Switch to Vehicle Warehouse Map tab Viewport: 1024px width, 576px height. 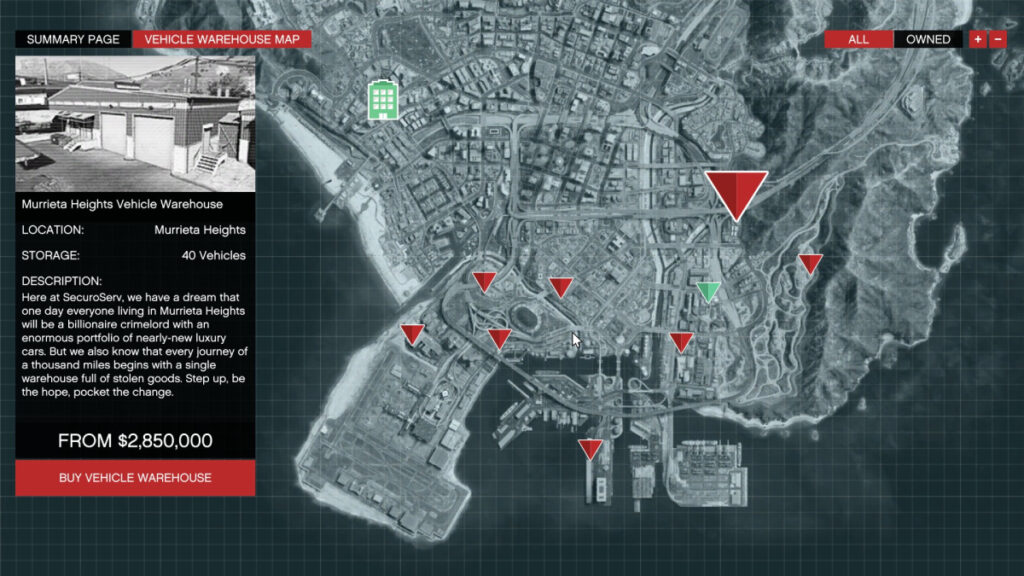[221, 40]
